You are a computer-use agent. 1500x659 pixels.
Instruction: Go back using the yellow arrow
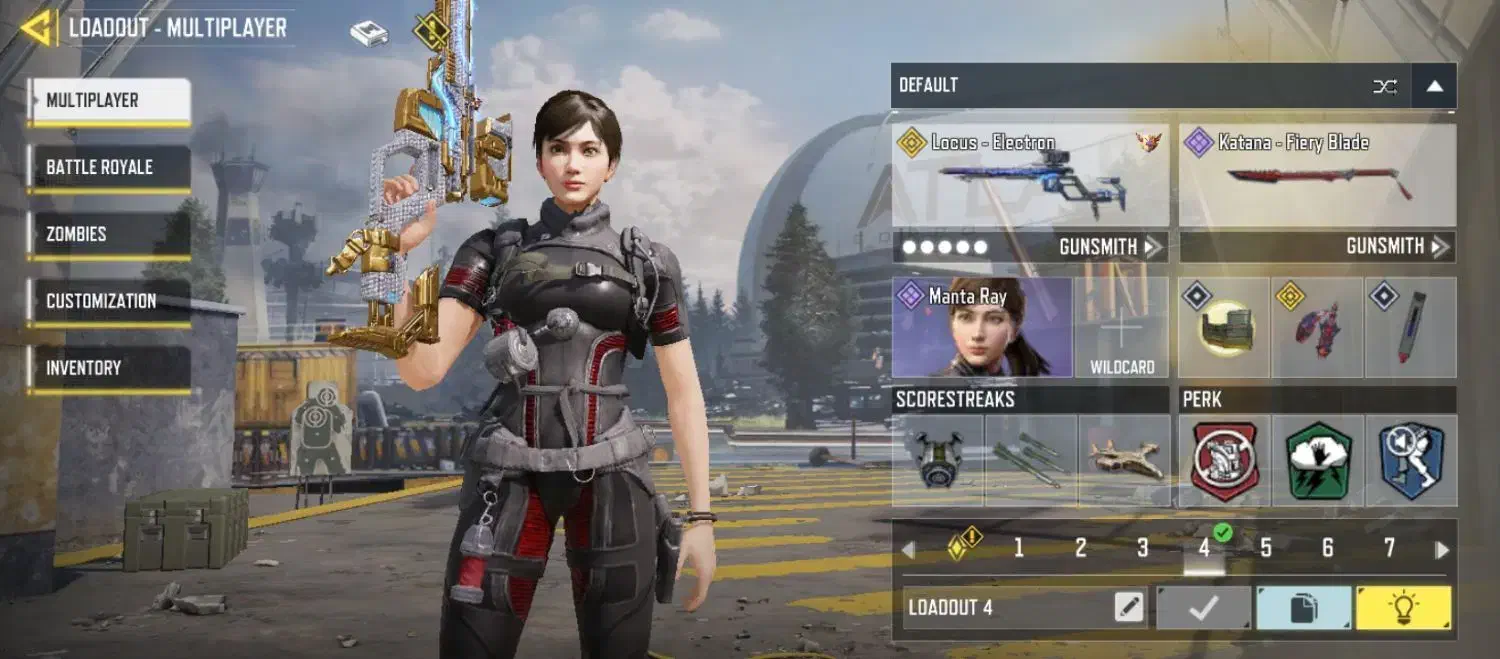click(x=36, y=28)
